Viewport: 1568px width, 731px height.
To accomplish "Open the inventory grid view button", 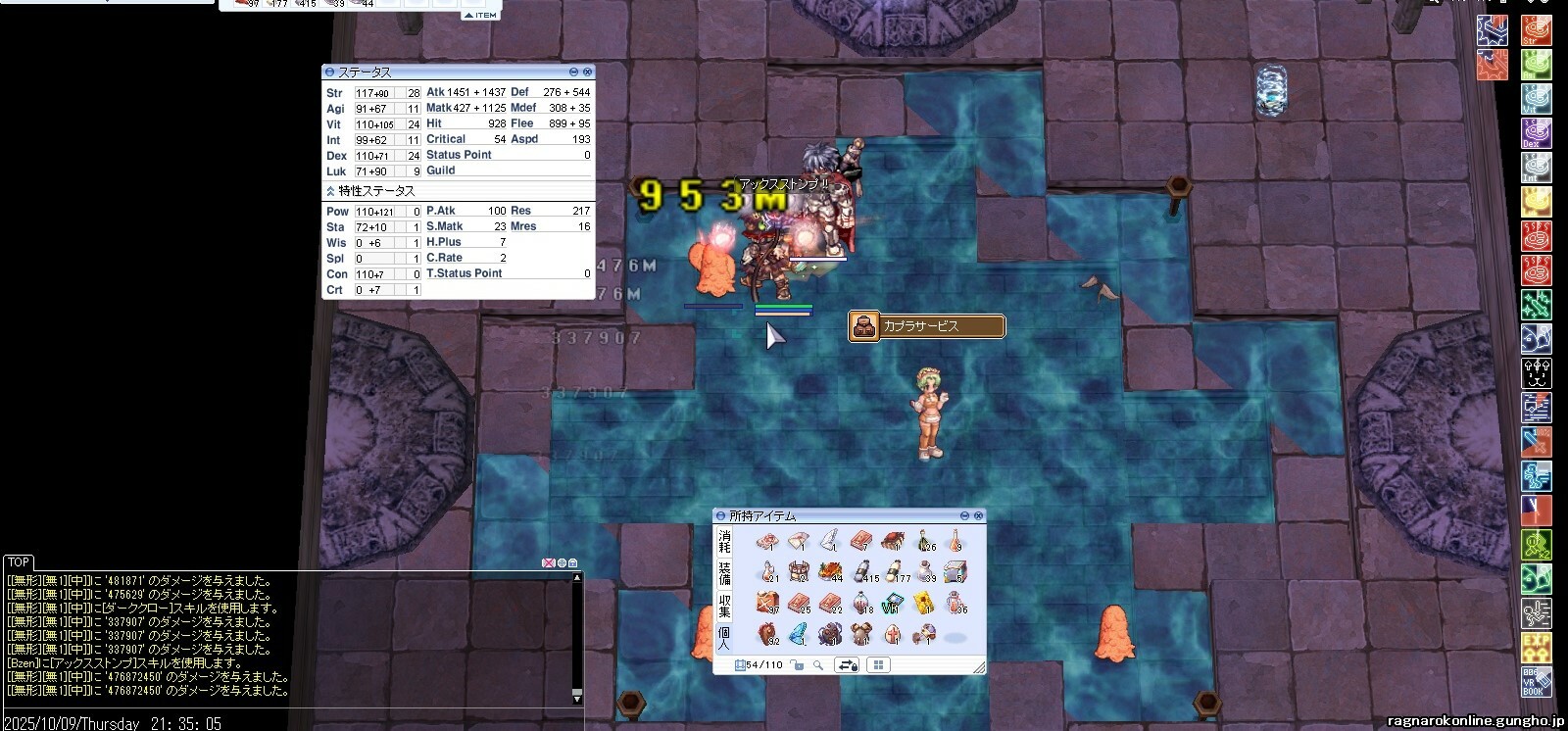I will point(878,665).
